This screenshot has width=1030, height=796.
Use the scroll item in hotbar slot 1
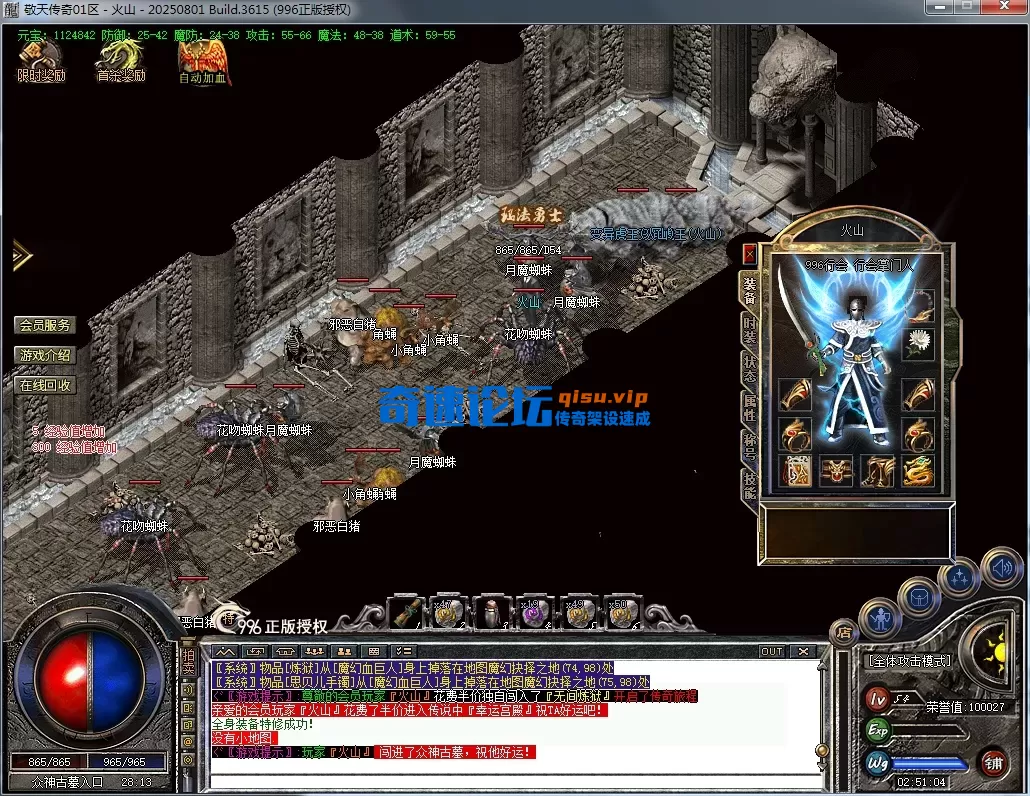(x=404, y=613)
